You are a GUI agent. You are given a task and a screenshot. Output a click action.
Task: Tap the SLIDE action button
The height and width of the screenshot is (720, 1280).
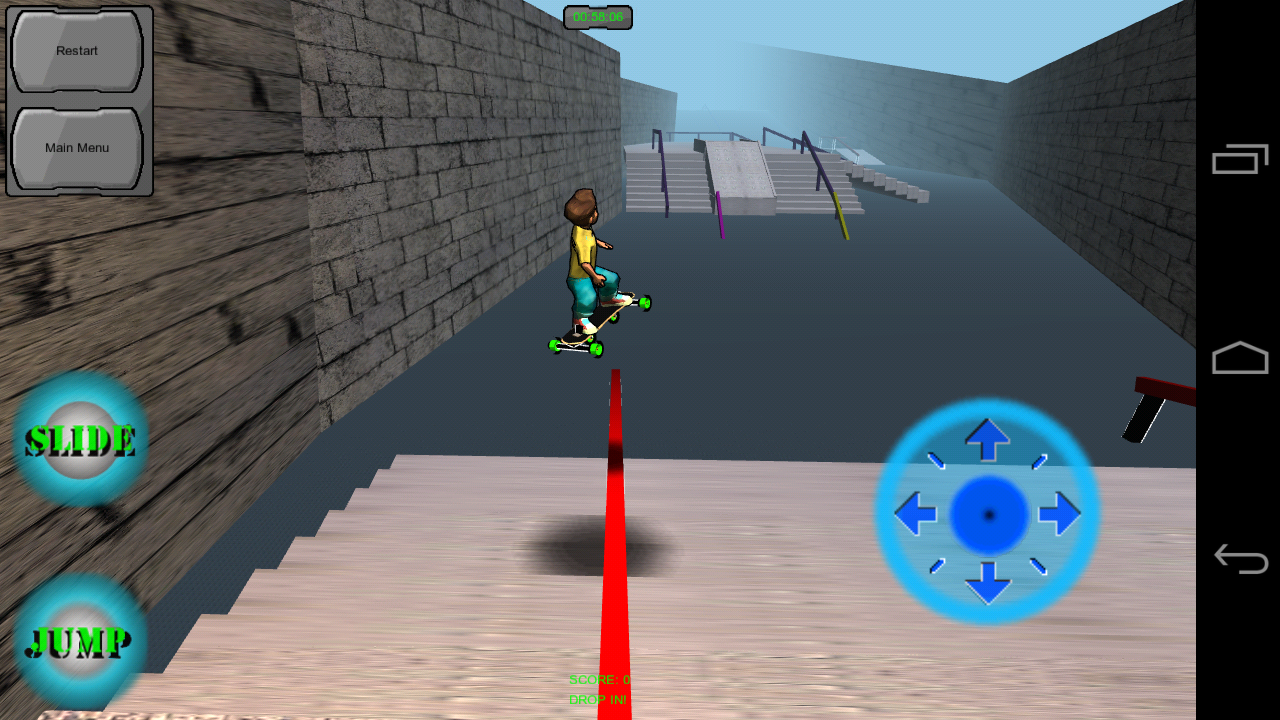tap(80, 438)
